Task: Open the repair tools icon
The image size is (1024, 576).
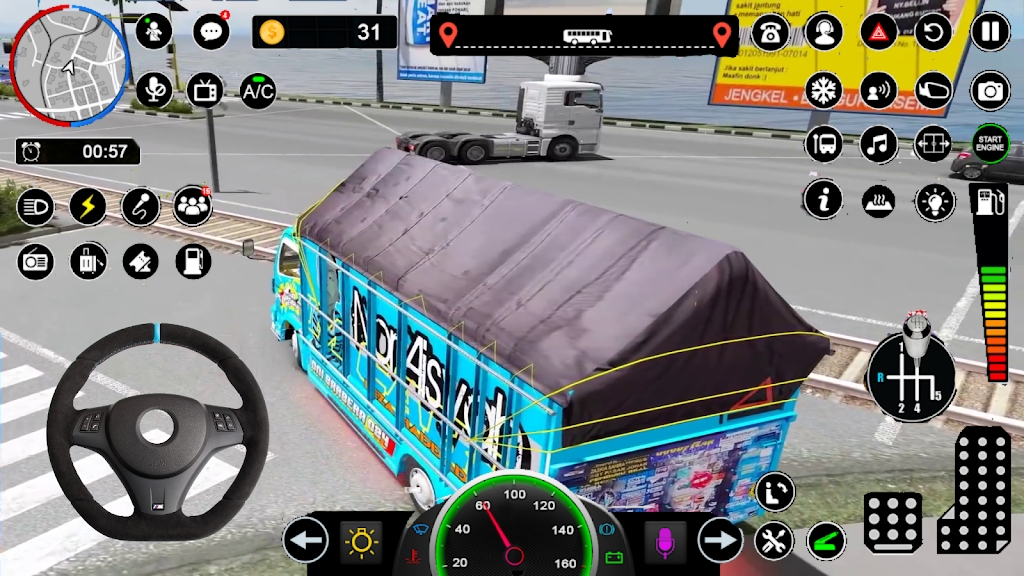Action: [774, 541]
